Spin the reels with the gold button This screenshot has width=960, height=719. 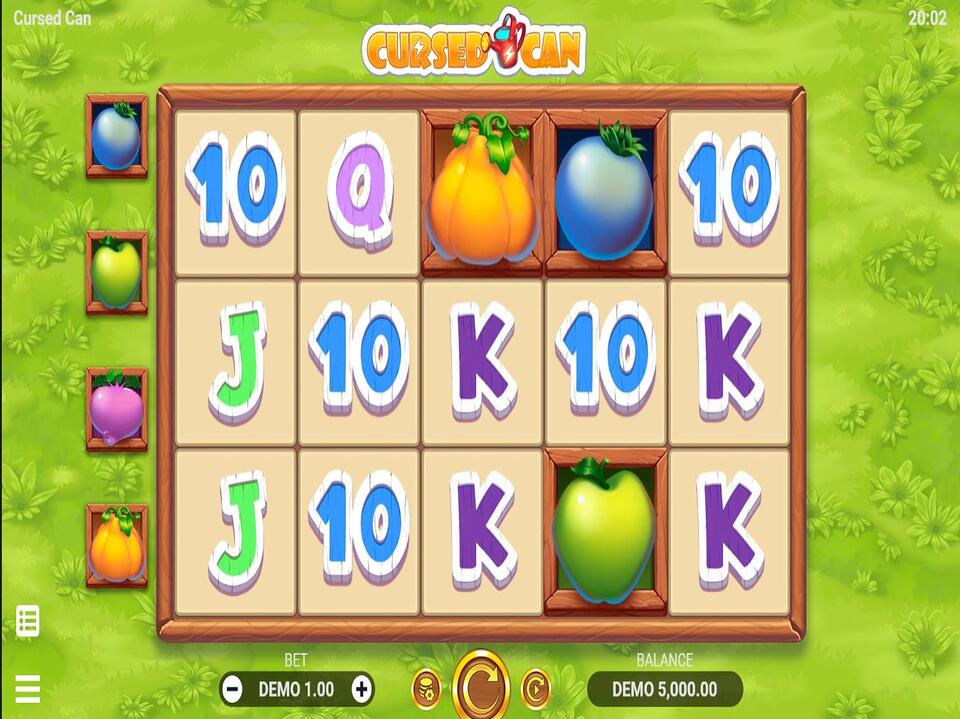481,688
